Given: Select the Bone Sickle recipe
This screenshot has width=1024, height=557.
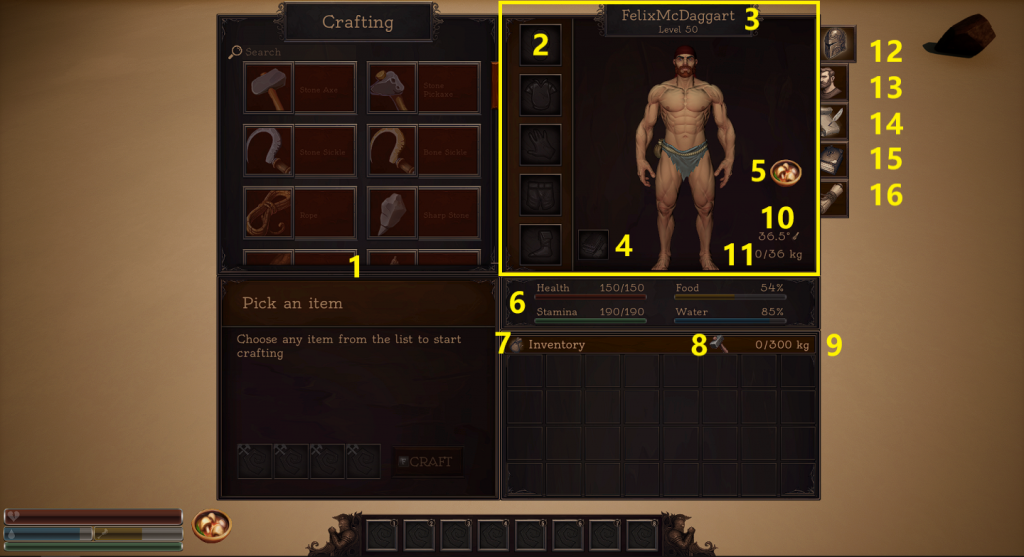Looking at the screenshot, I should pos(424,150).
